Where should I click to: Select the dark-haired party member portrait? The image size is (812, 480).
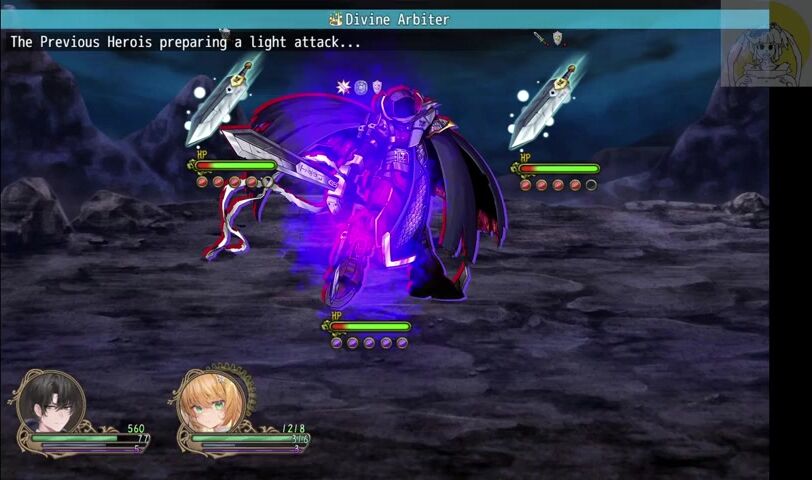pyautogui.click(x=50, y=403)
